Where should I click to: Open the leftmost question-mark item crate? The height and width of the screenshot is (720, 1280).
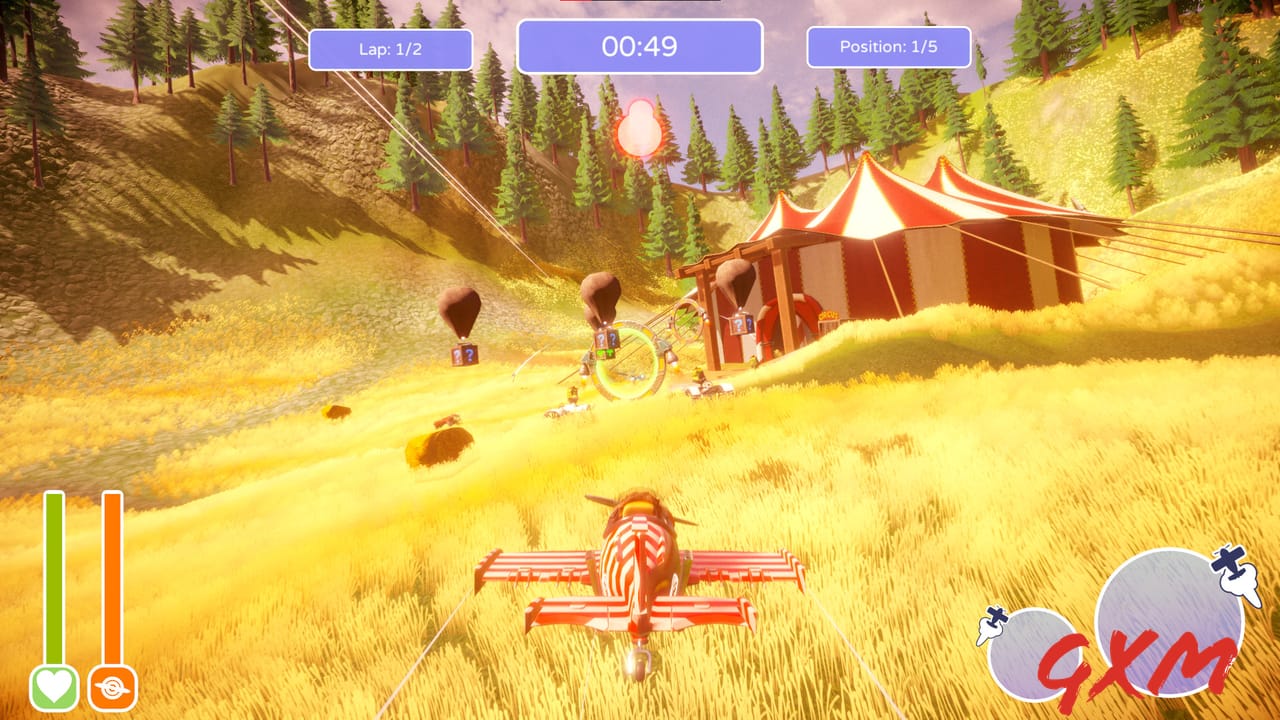coord(464,355)
